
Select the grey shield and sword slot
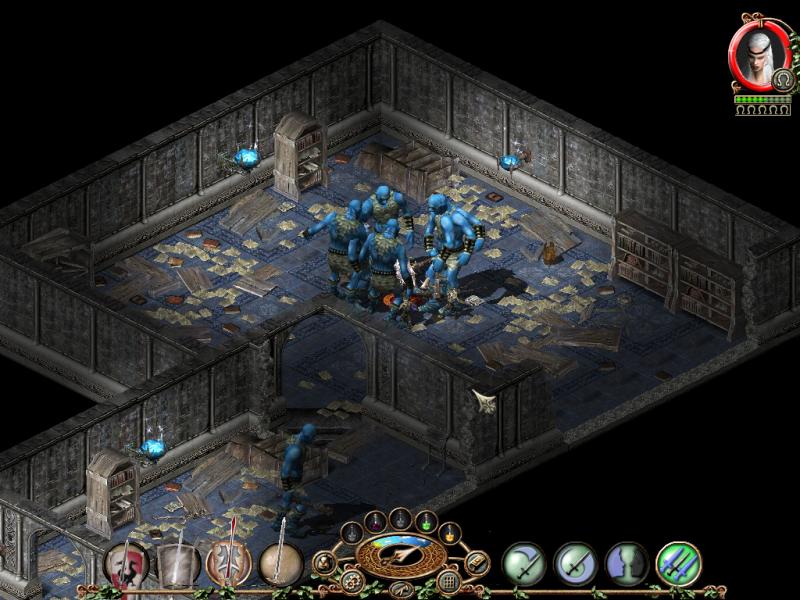click(x=177, y=565)
